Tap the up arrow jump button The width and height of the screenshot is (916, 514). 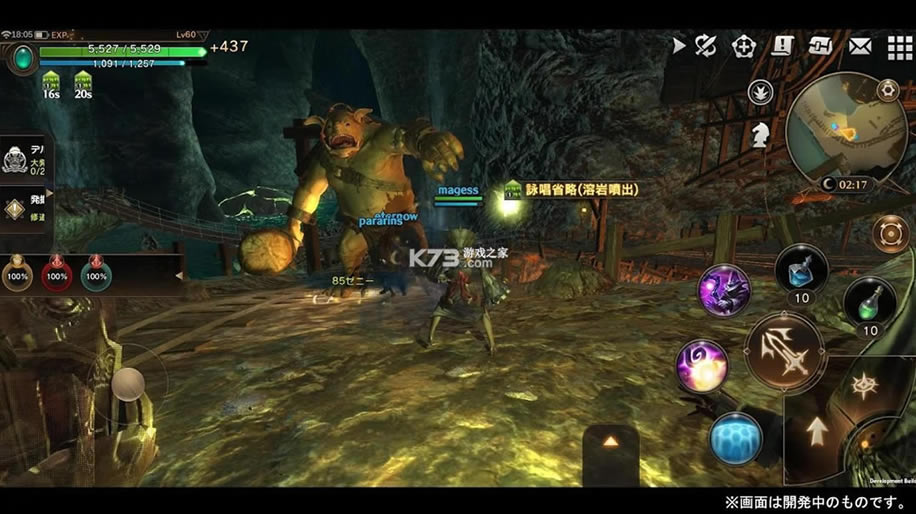(x=817, y=432)
